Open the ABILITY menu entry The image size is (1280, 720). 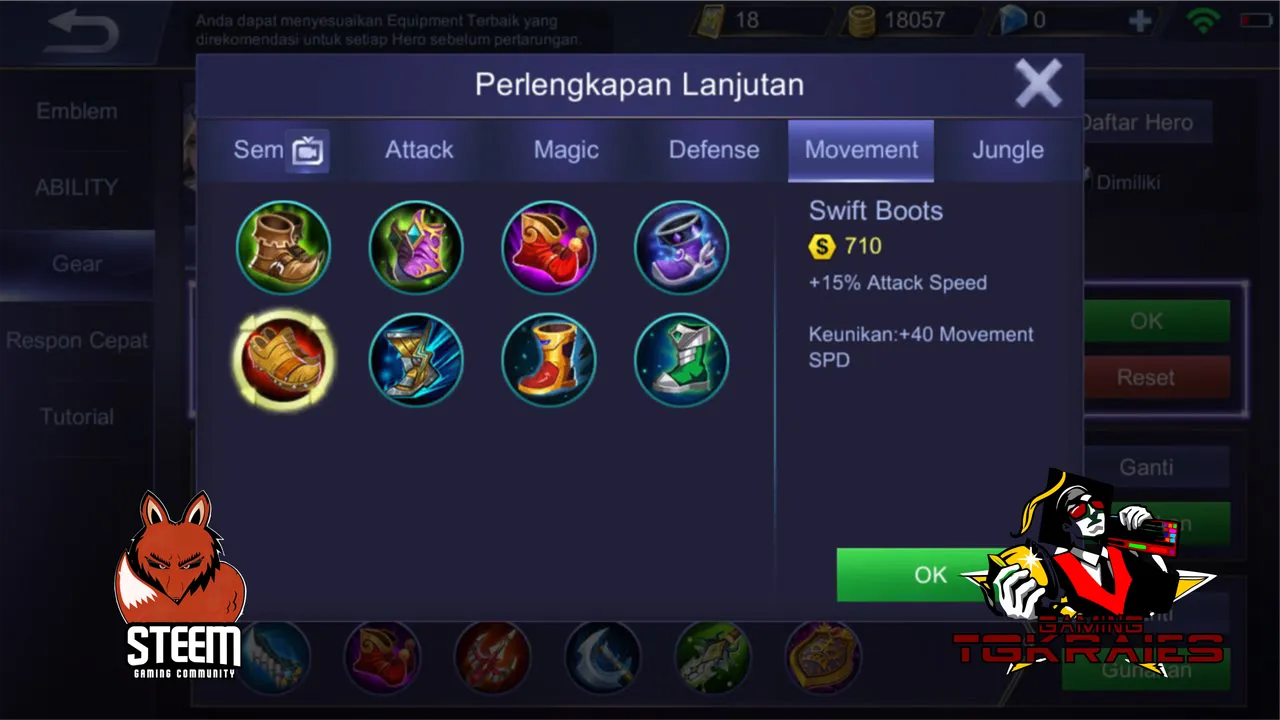click(x=77, y=187)
